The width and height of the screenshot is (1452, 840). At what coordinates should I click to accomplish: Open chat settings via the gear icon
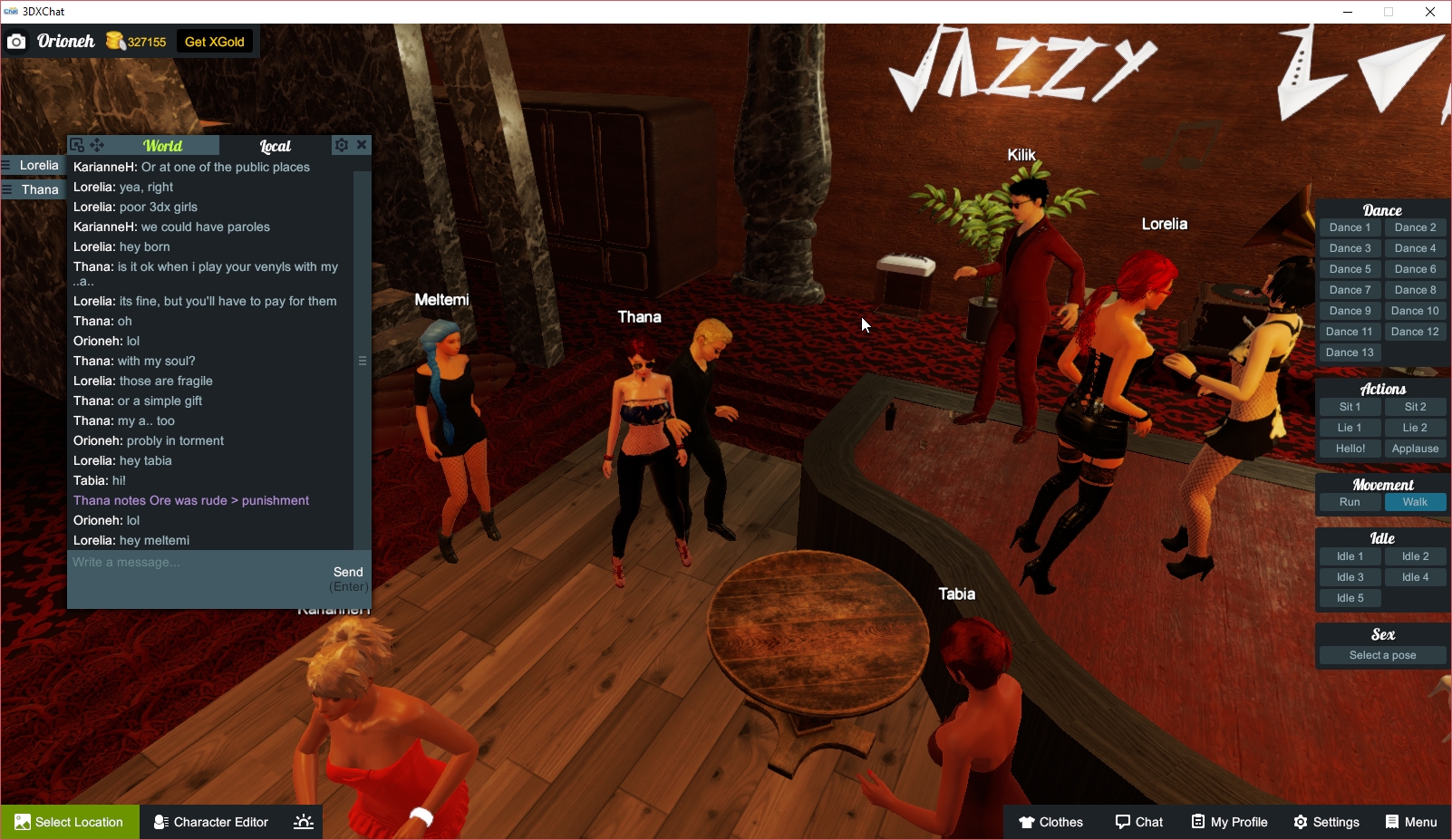pyautogui.click(x=342, y=144)
